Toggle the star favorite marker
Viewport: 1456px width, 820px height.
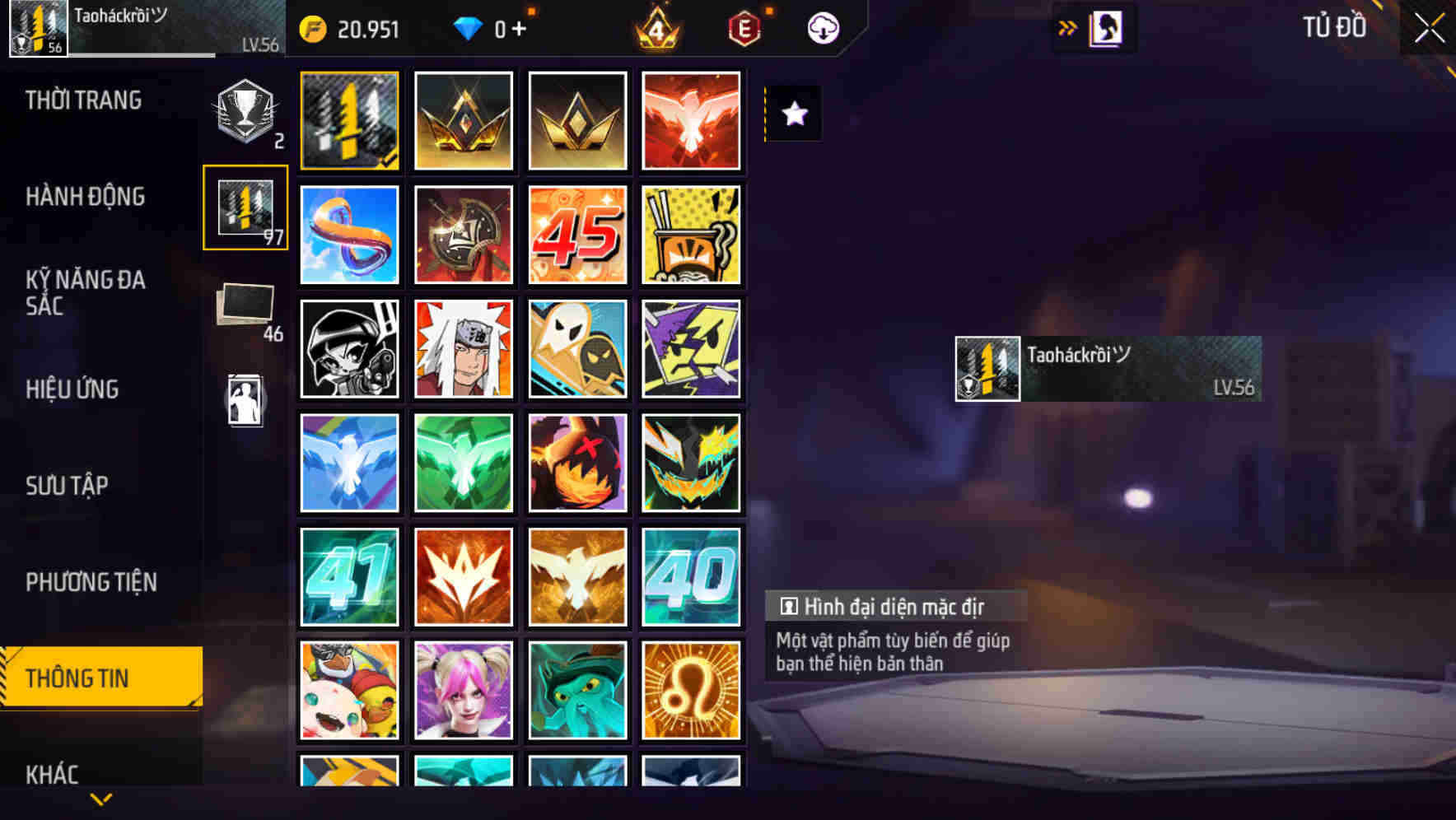tap(793, 114)
